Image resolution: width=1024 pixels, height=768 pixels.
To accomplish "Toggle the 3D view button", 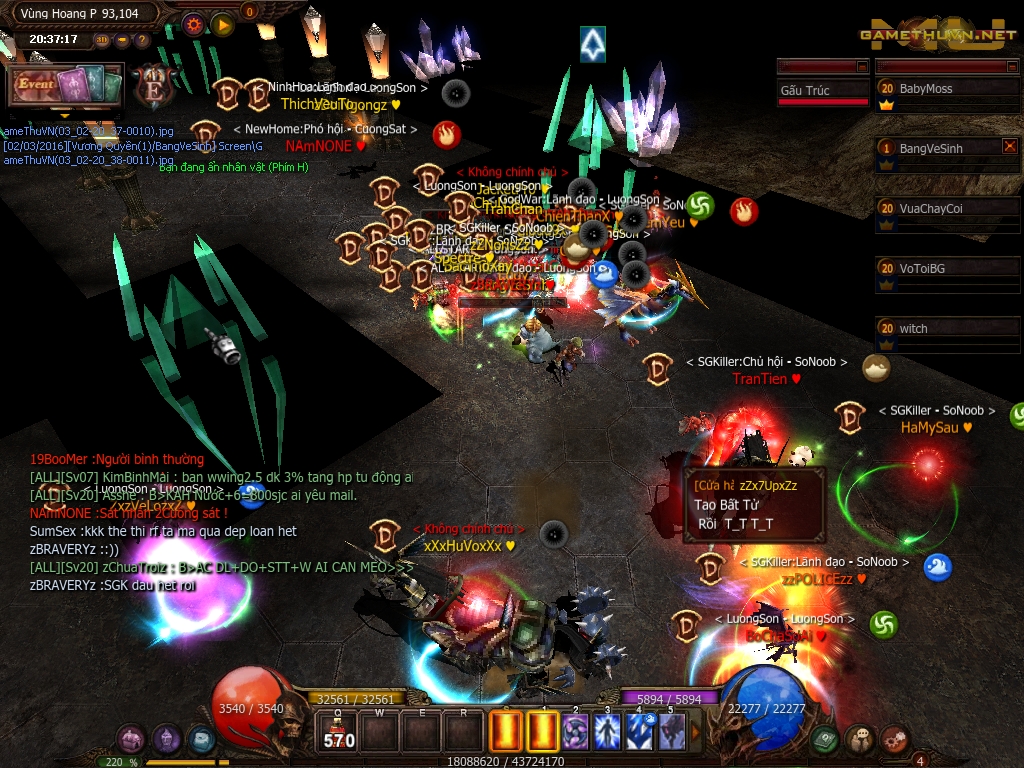I will (x=102, y=40).
